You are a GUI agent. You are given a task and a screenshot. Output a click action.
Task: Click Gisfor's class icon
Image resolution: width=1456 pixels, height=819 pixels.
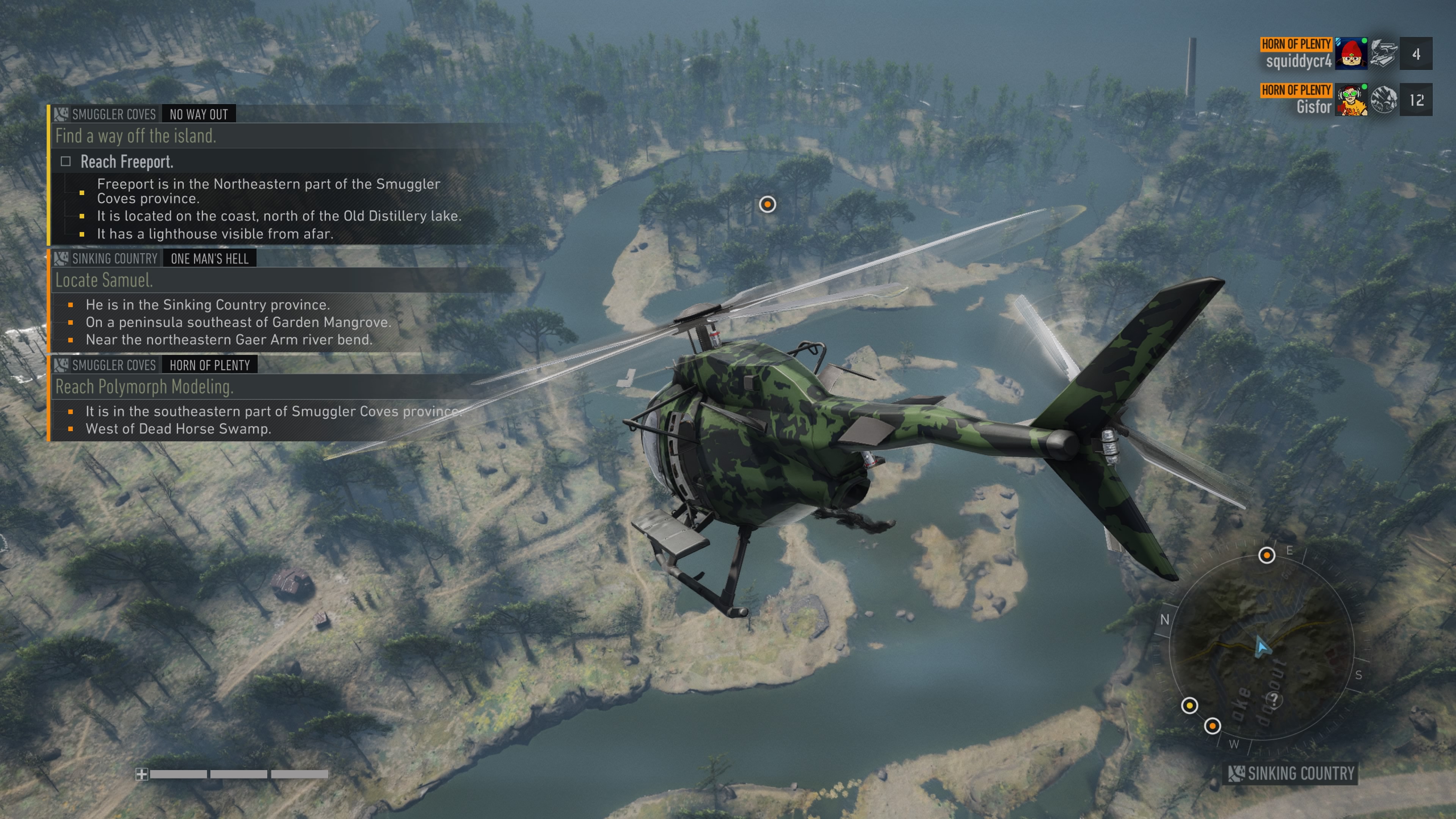click(x=1383, y=100)
